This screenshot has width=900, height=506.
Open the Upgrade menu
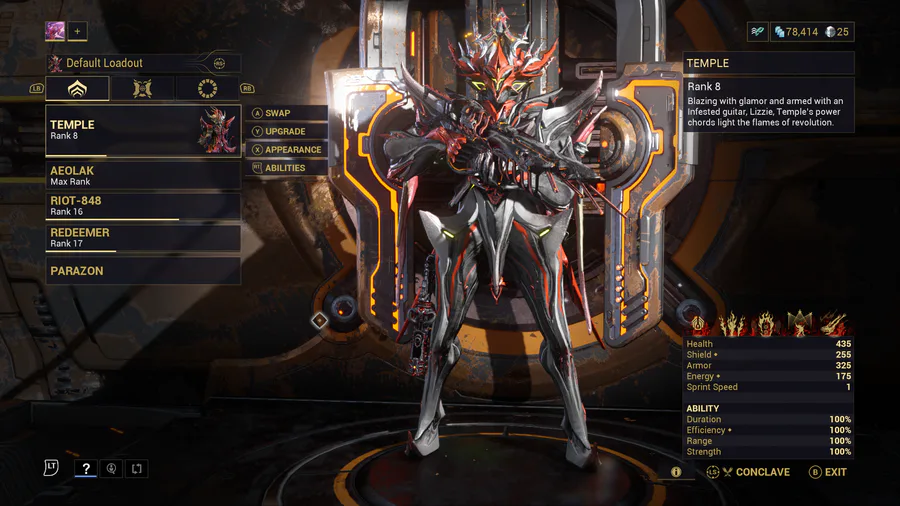[285, 131]
